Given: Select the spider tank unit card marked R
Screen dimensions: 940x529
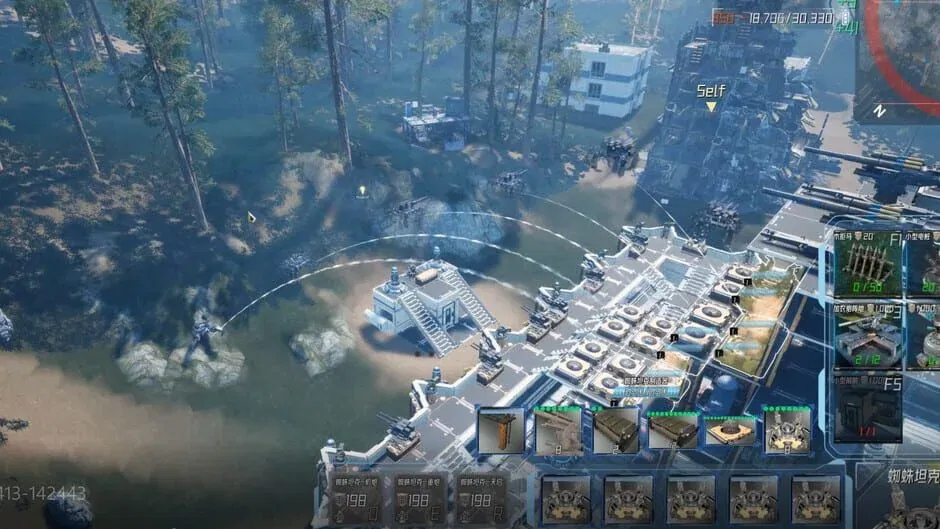Looking at the screenshot, I should pos(484,499).
